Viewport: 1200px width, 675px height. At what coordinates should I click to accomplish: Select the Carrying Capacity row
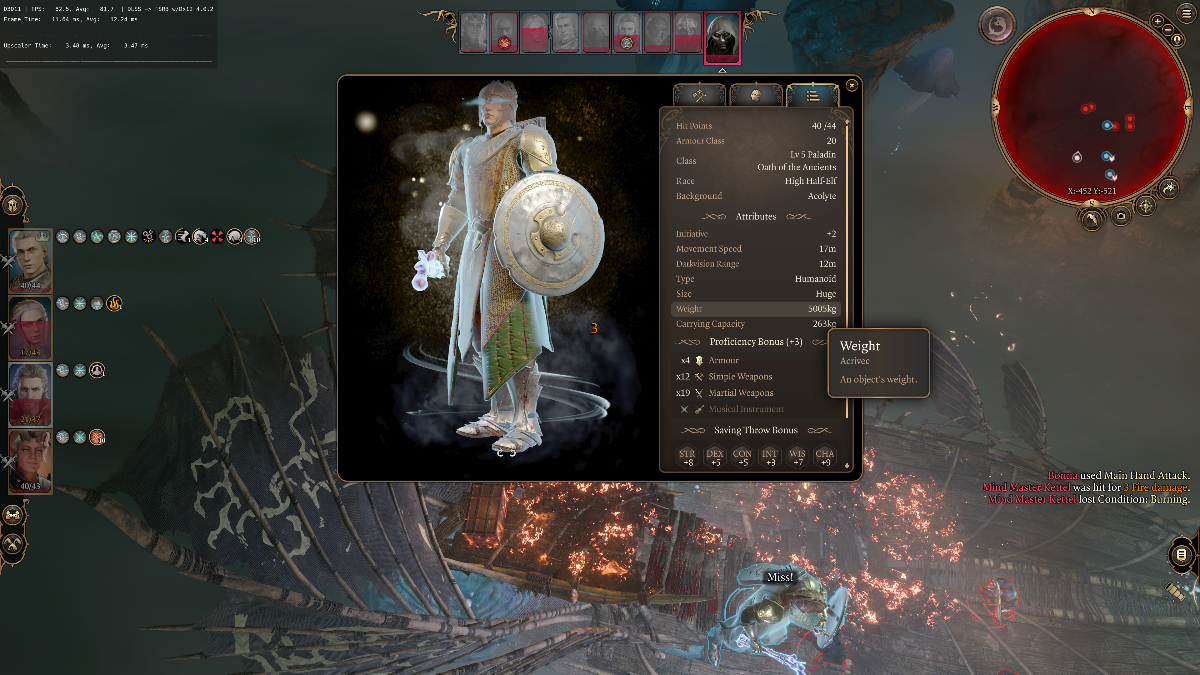pyautogui.click(x=756, y=324)
